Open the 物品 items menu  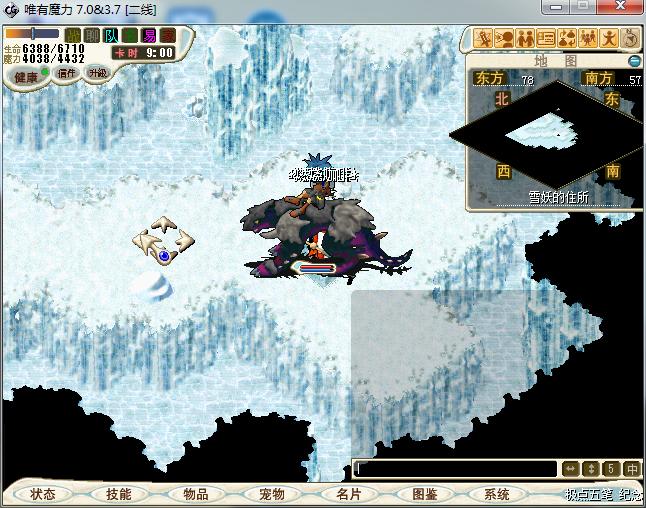point(195,494)
